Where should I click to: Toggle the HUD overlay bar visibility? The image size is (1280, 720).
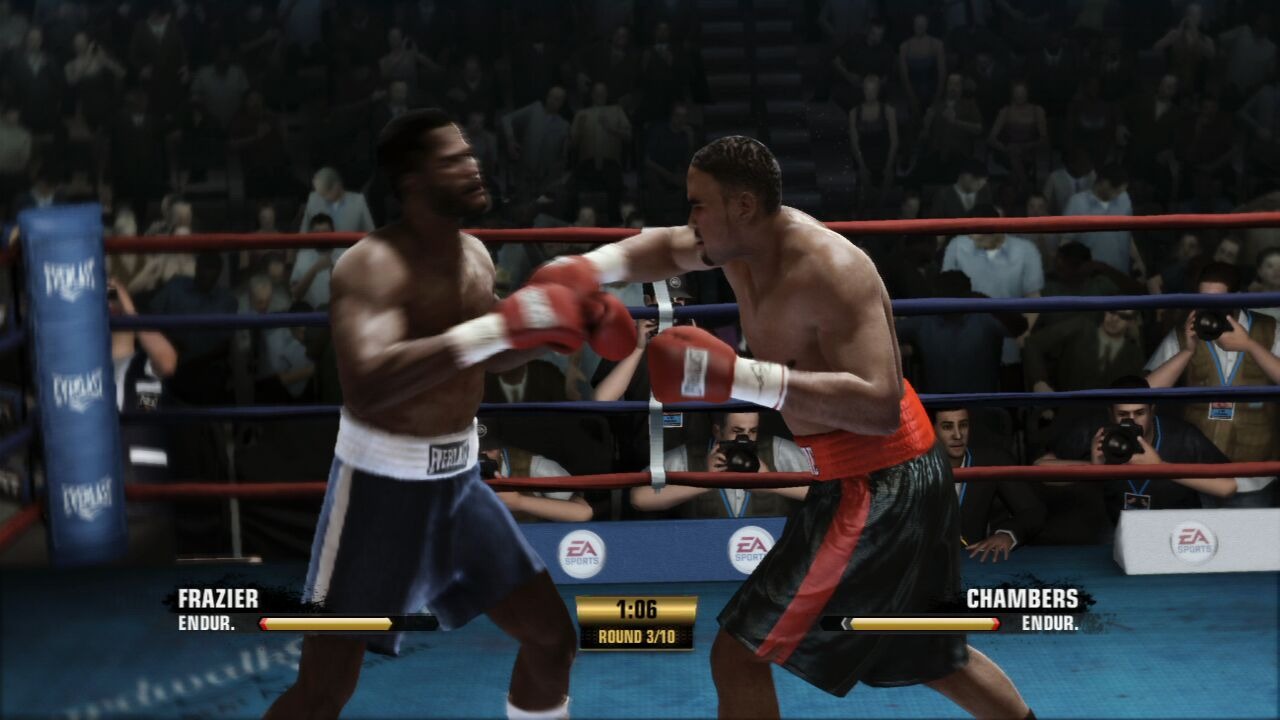click(x=640, y=615)
